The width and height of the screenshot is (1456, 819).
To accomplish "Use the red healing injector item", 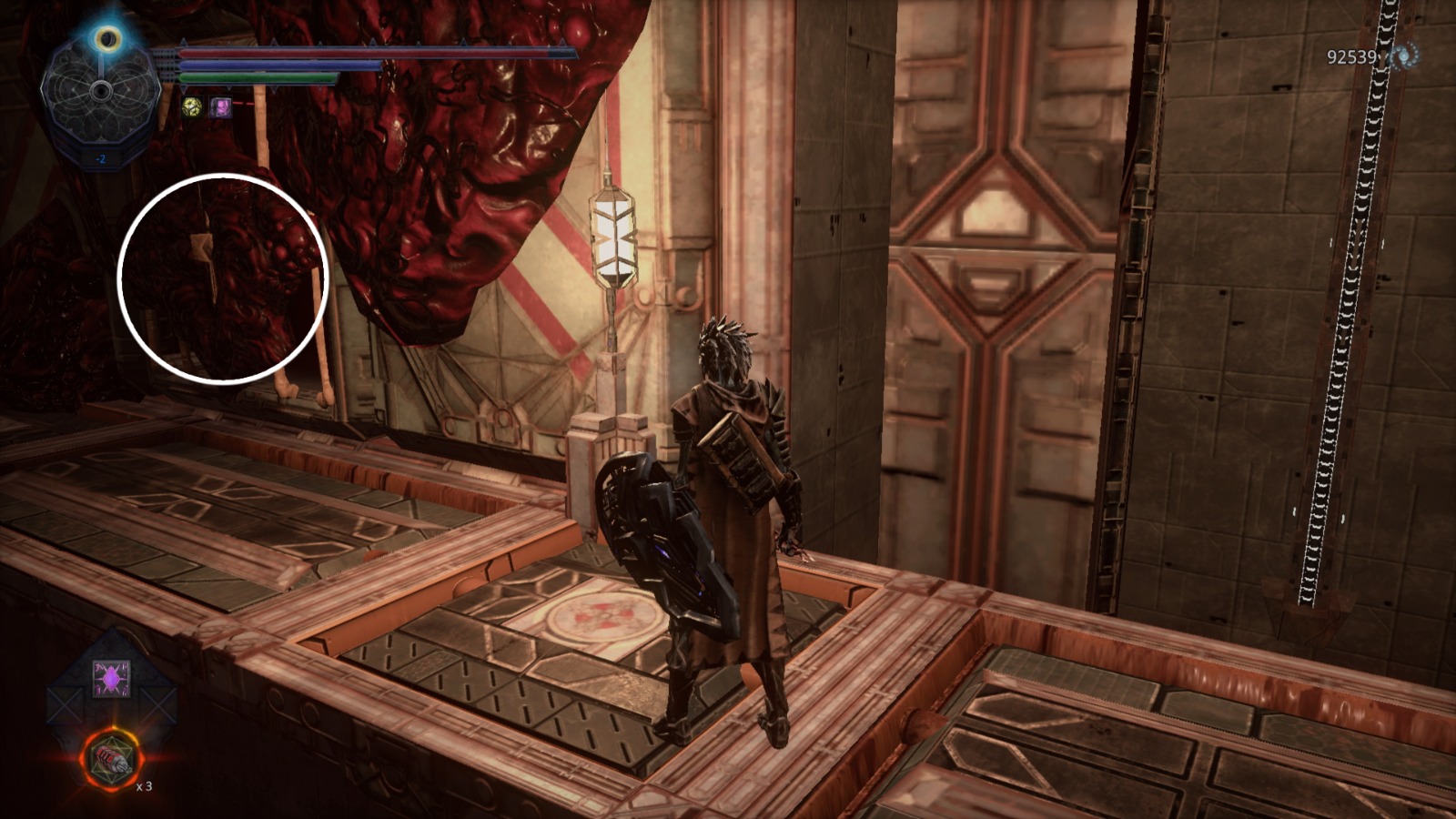I will (111, 757).
